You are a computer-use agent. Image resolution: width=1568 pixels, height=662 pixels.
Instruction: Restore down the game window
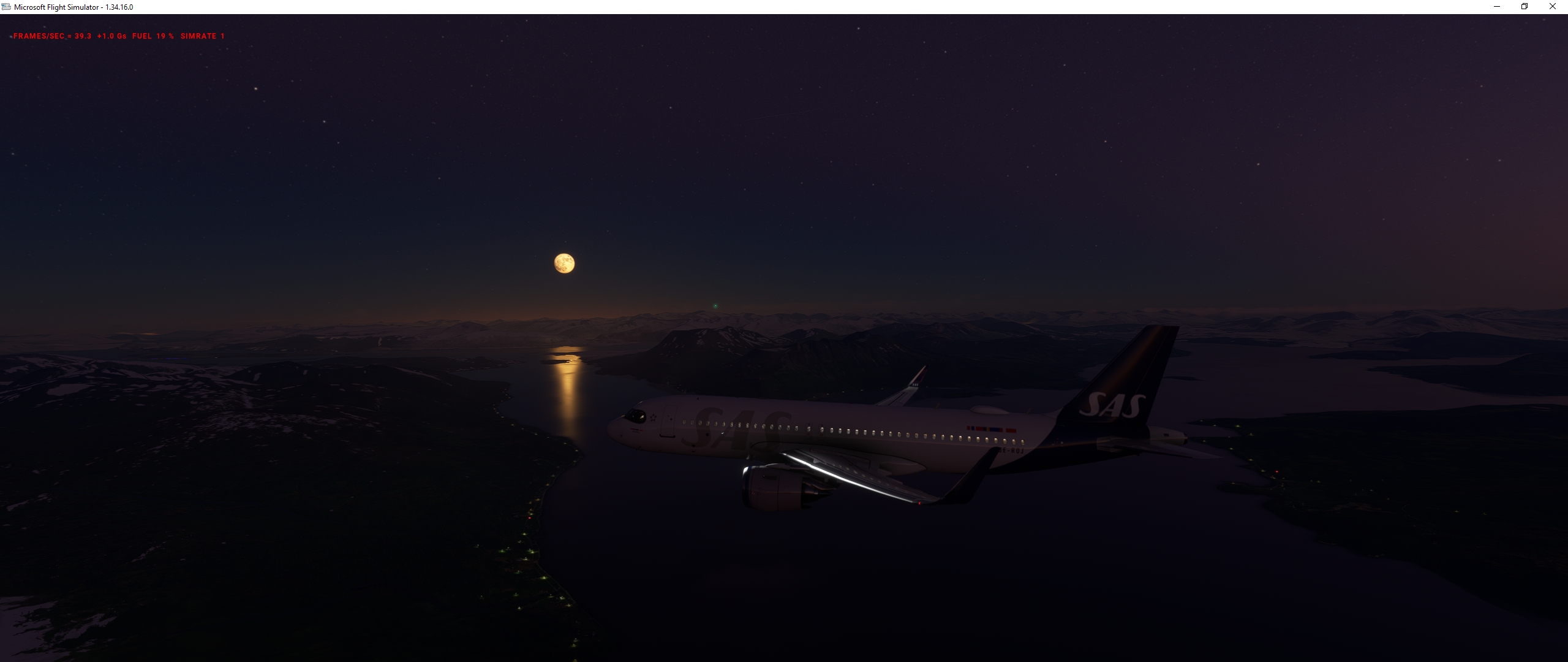[x=1525, y=7]
